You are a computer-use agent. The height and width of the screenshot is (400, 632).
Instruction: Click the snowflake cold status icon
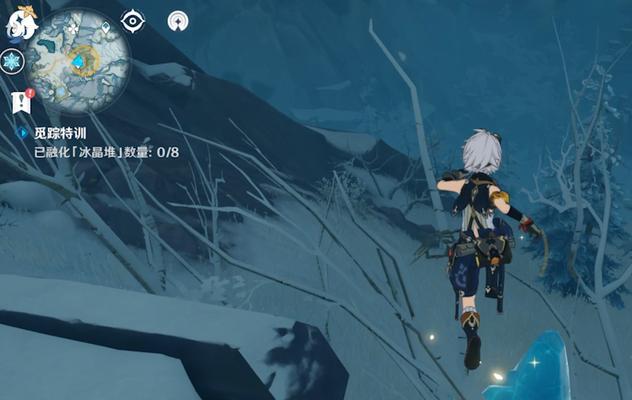[x=12, y=62]
